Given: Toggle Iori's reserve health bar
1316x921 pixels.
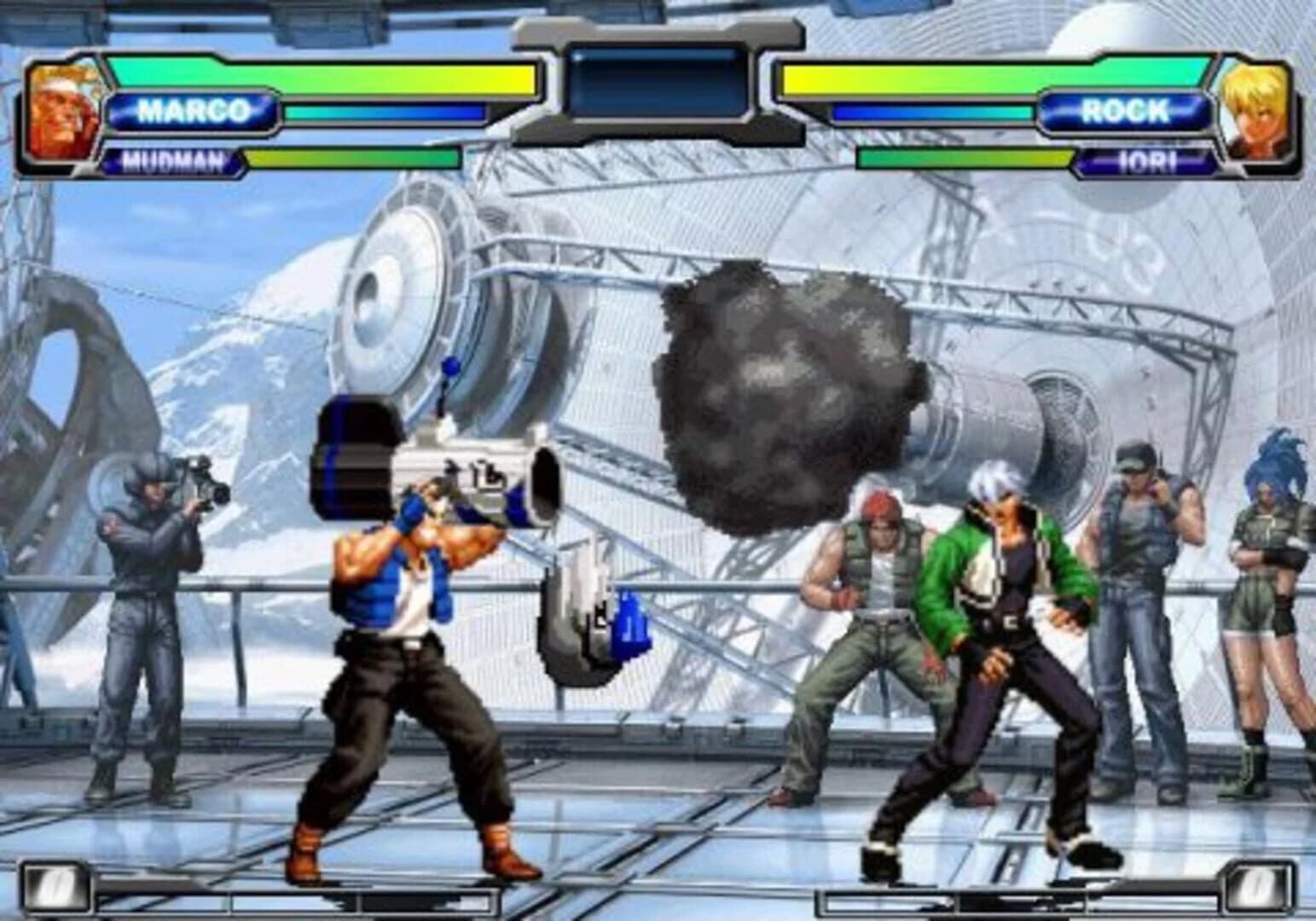Looking at the screenshot, I should [x=964, y=159].
